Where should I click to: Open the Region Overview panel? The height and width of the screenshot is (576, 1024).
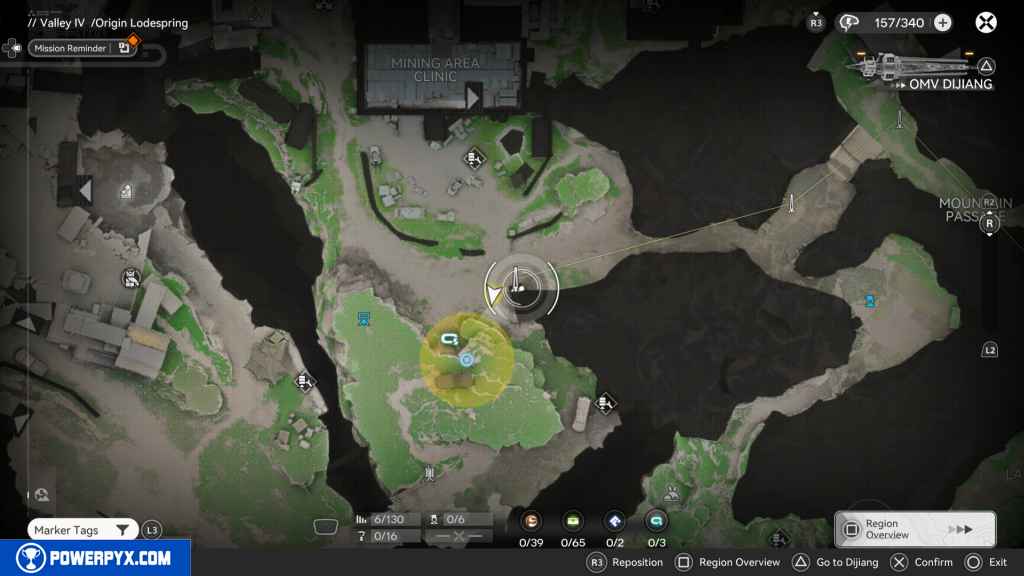pyautogui.click(x=914, y=529)
